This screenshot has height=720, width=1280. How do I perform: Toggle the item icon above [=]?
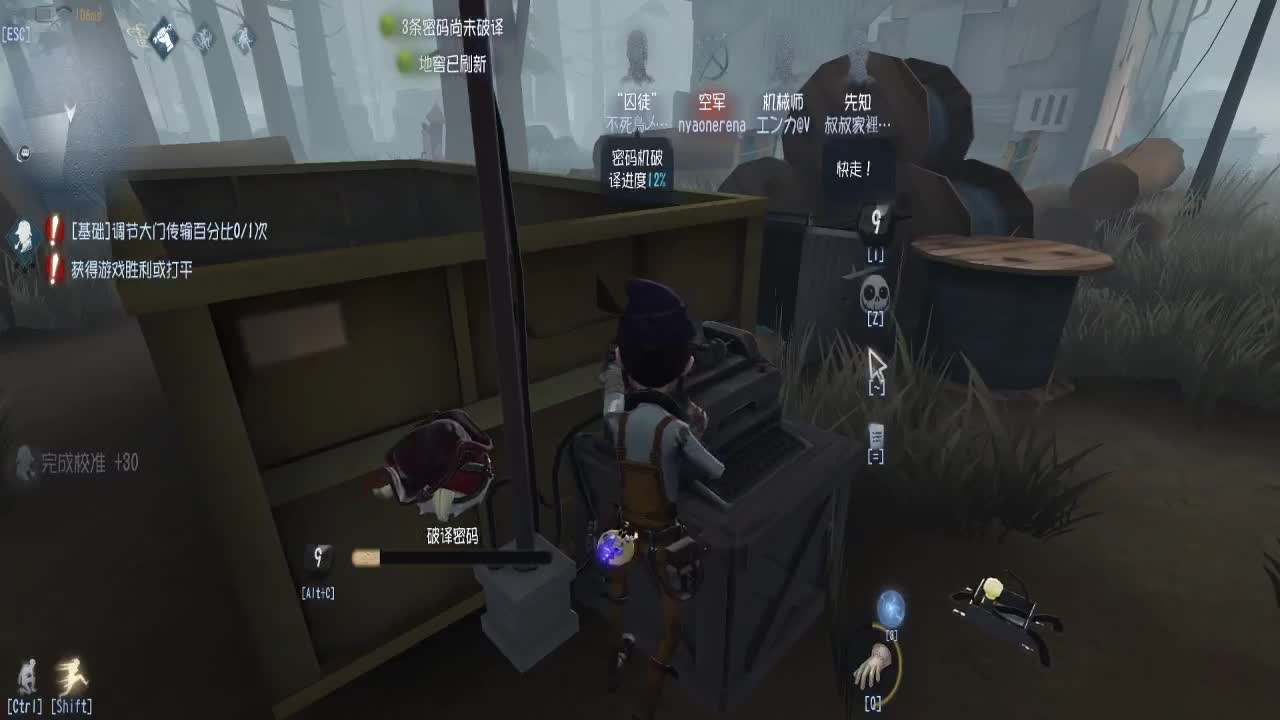(x=874, y=434)
